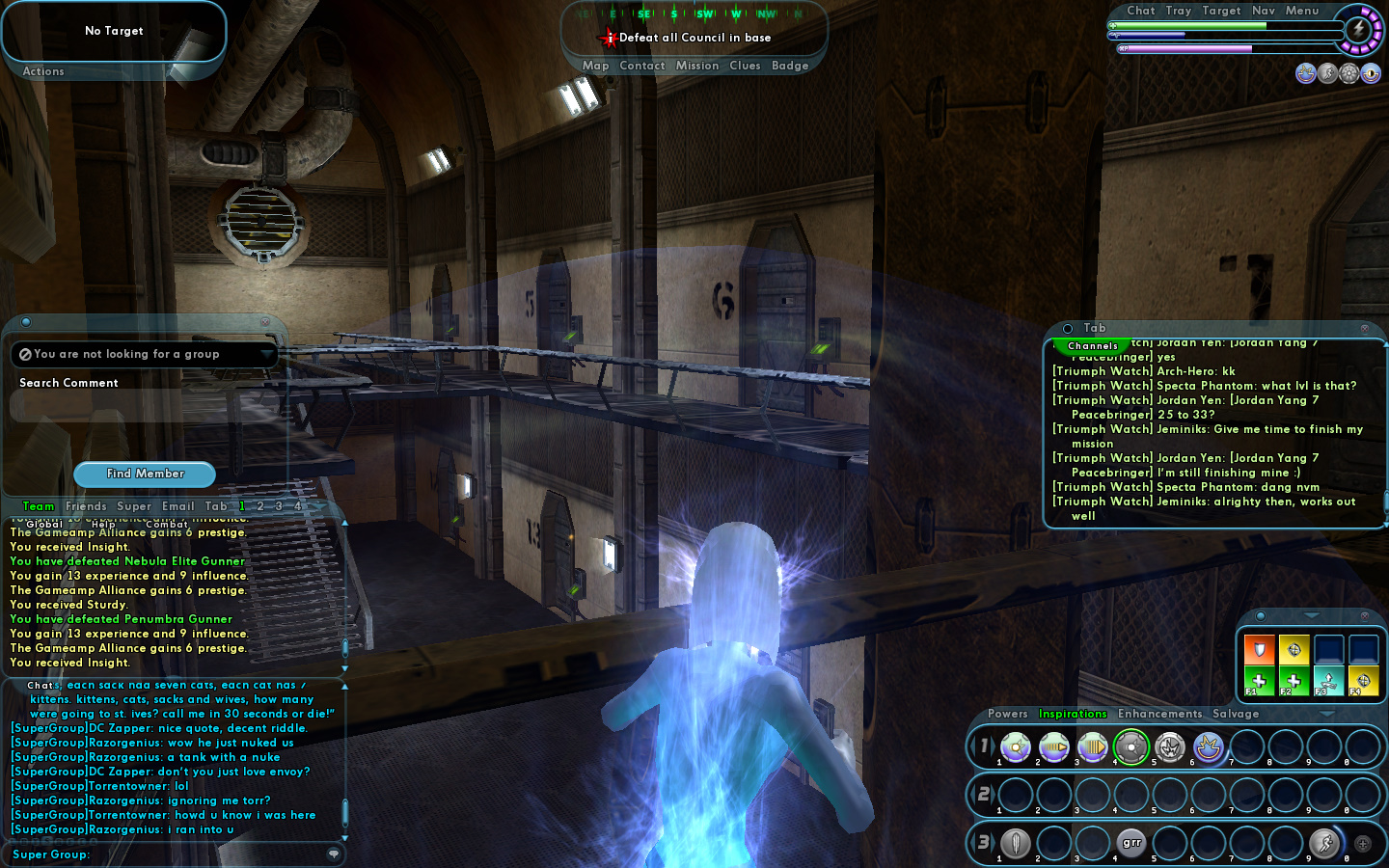Activate the sprint power in tray three

tap(1324, 843)
